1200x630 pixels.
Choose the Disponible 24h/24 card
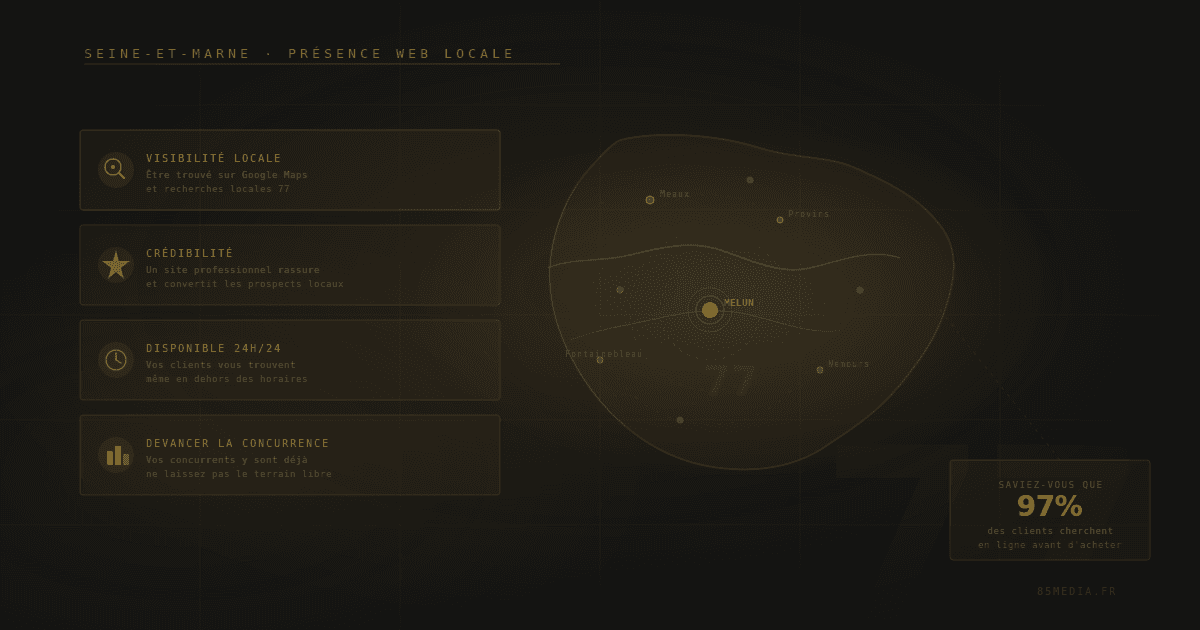click(290, 360)
